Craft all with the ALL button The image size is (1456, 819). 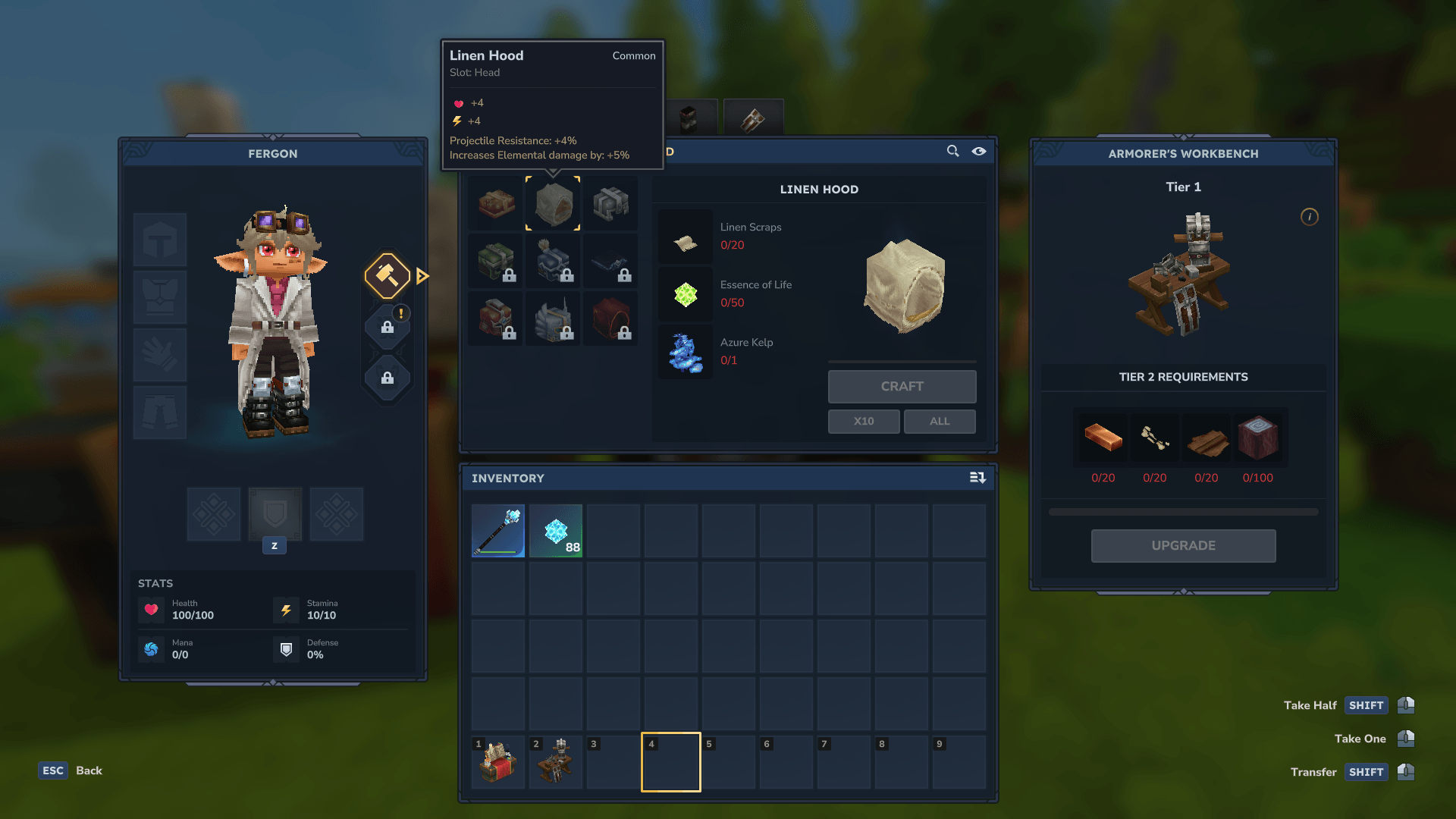940,422
